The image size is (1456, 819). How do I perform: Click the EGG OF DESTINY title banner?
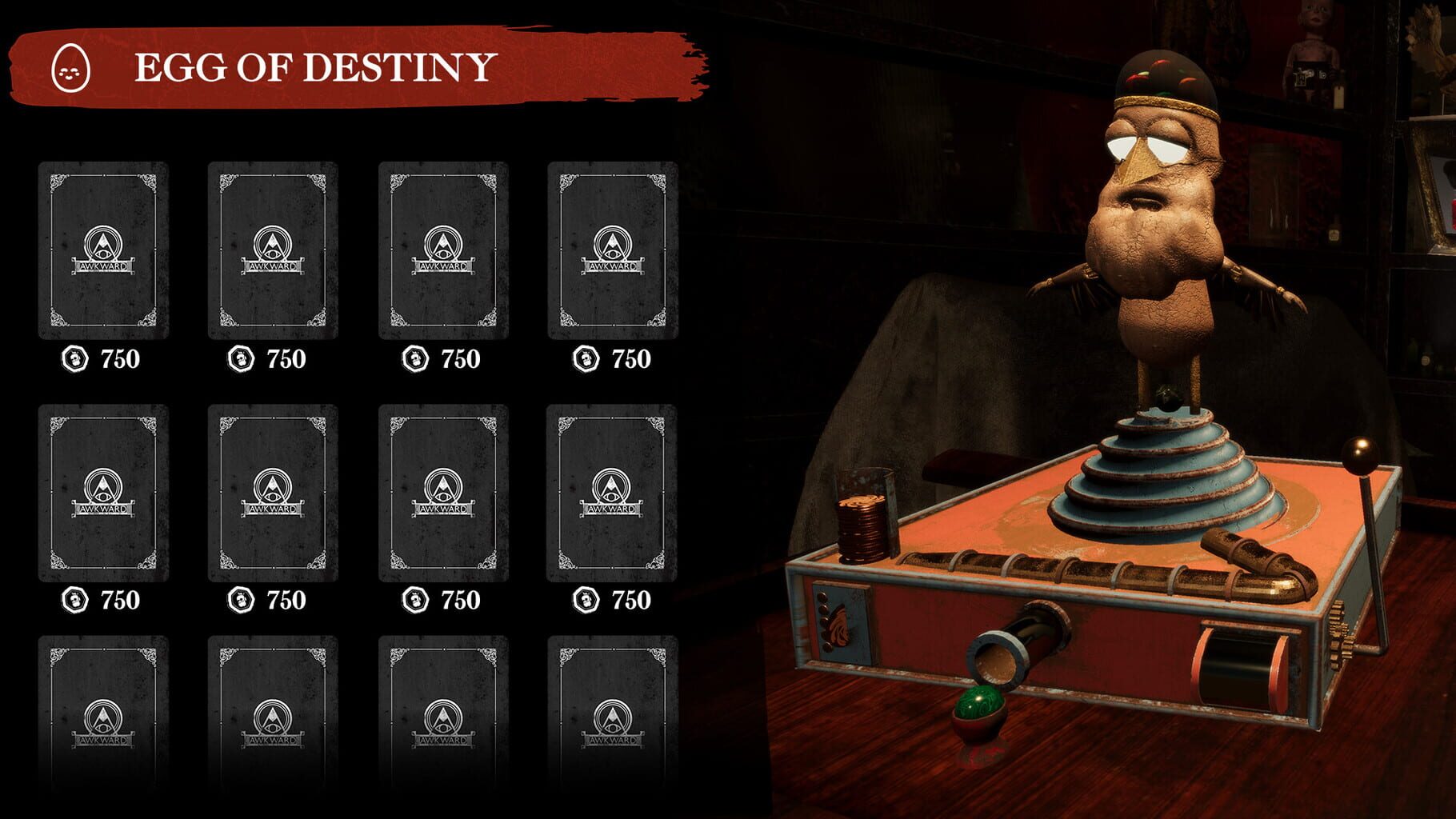click(312, 68)
